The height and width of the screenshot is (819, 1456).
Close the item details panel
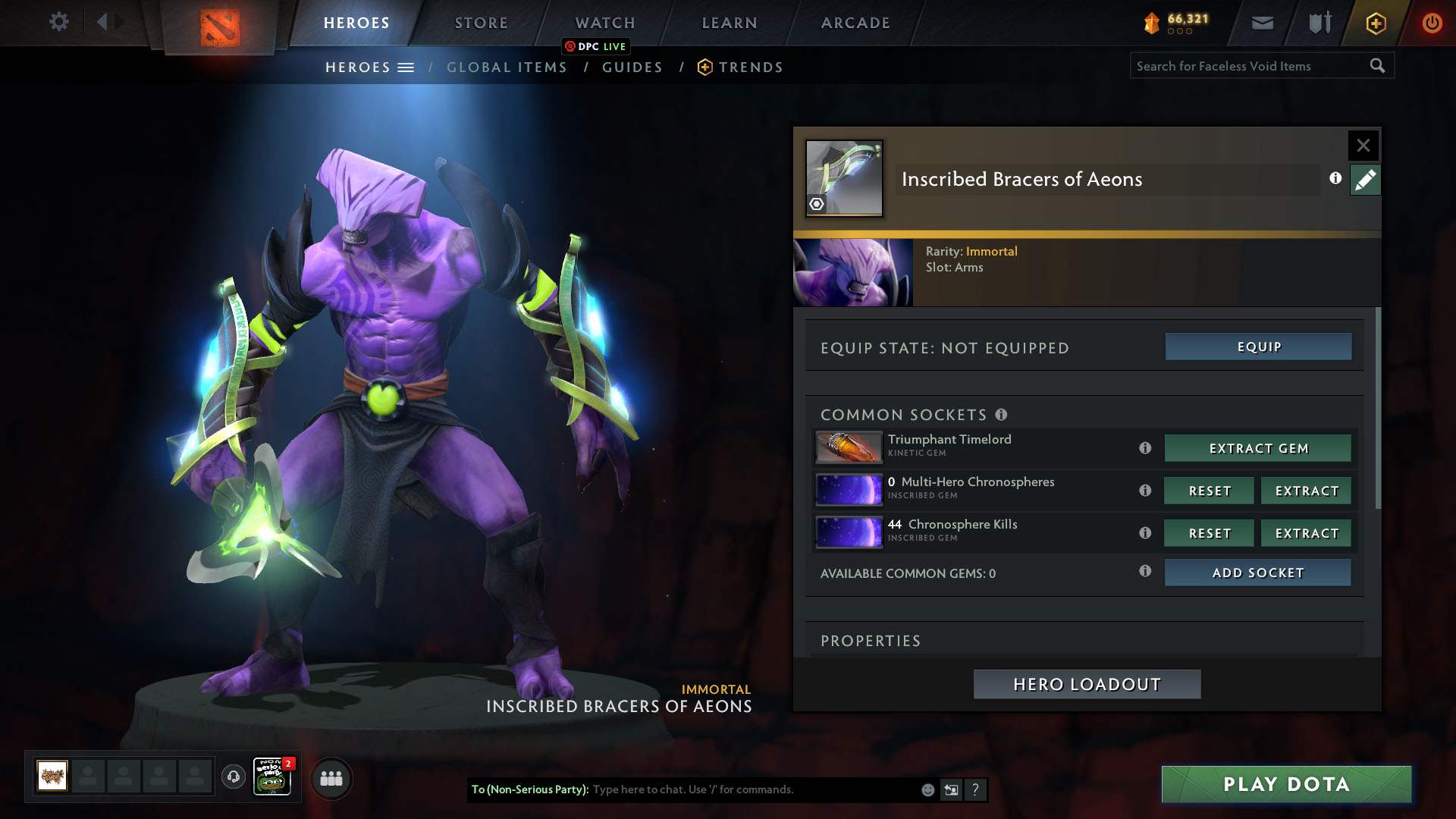click(1363, 145)
